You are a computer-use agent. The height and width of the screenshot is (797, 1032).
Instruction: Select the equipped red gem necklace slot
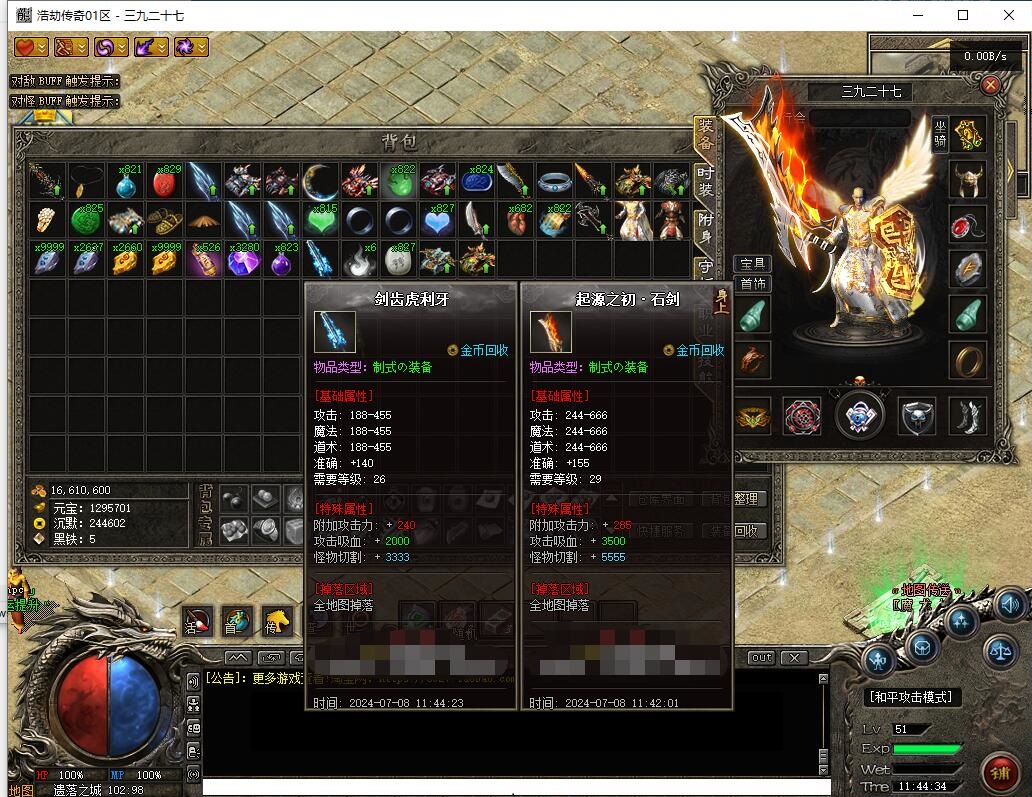coord(968,223)
